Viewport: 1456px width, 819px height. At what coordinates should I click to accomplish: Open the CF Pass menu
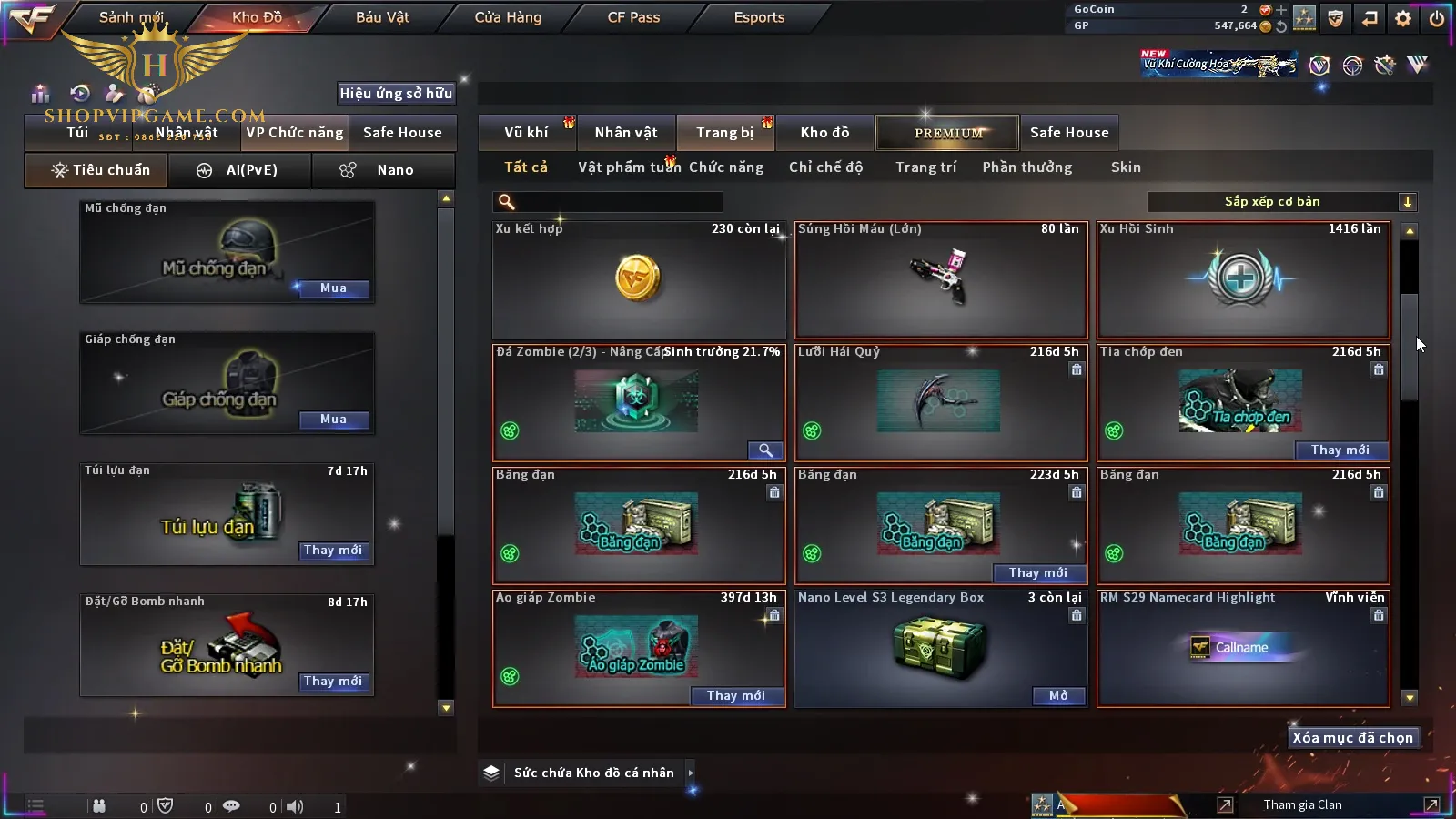click(x=633, y=17)
